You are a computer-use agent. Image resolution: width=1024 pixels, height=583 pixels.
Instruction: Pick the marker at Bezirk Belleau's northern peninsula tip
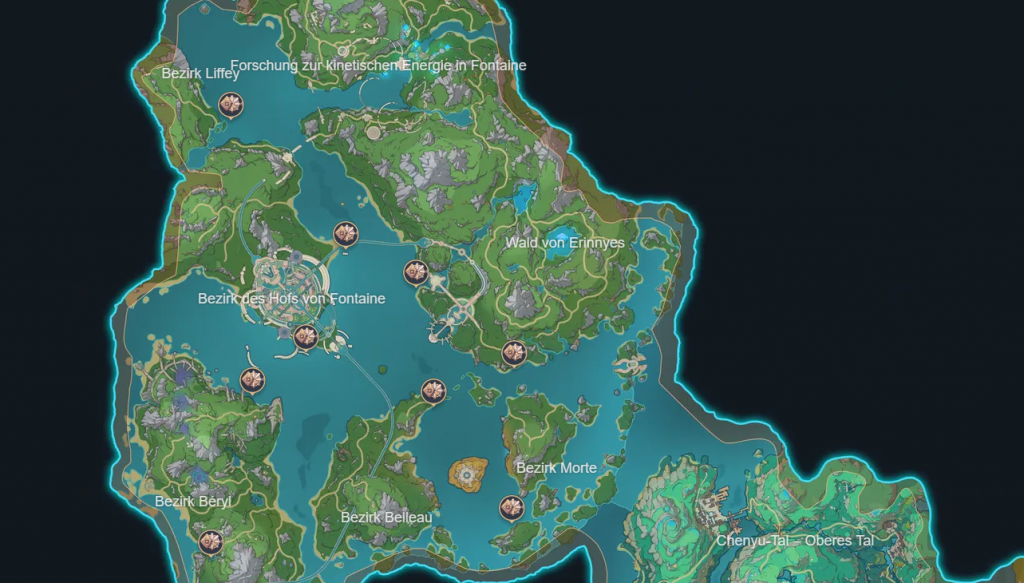click(432, 391)
